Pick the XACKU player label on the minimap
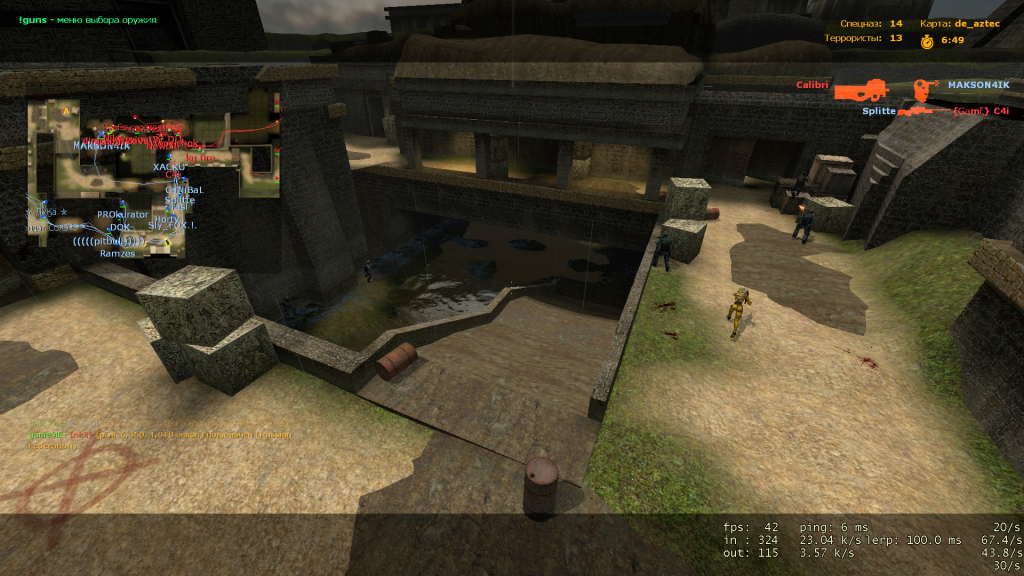Image resolution: width=1024 pixels, height=576 pixels. tap(169, 167)
